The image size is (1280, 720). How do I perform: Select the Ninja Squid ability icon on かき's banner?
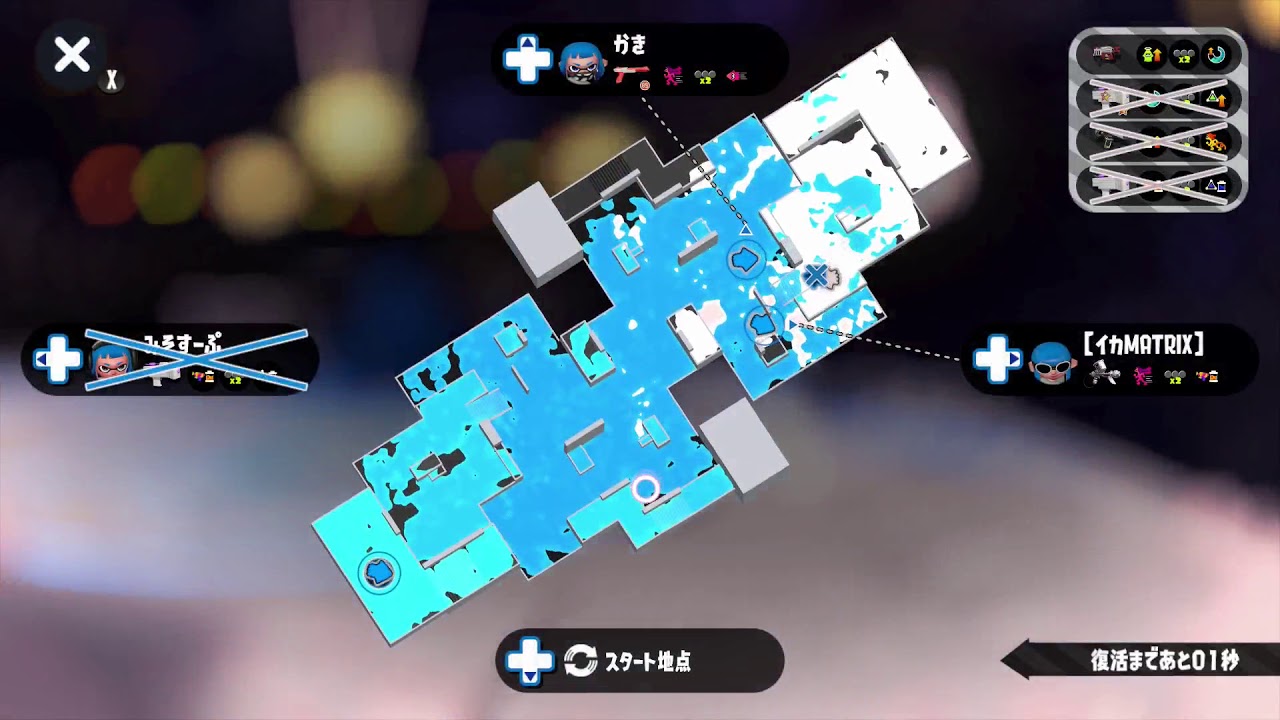pyautogui.click(x=672, y=74)
